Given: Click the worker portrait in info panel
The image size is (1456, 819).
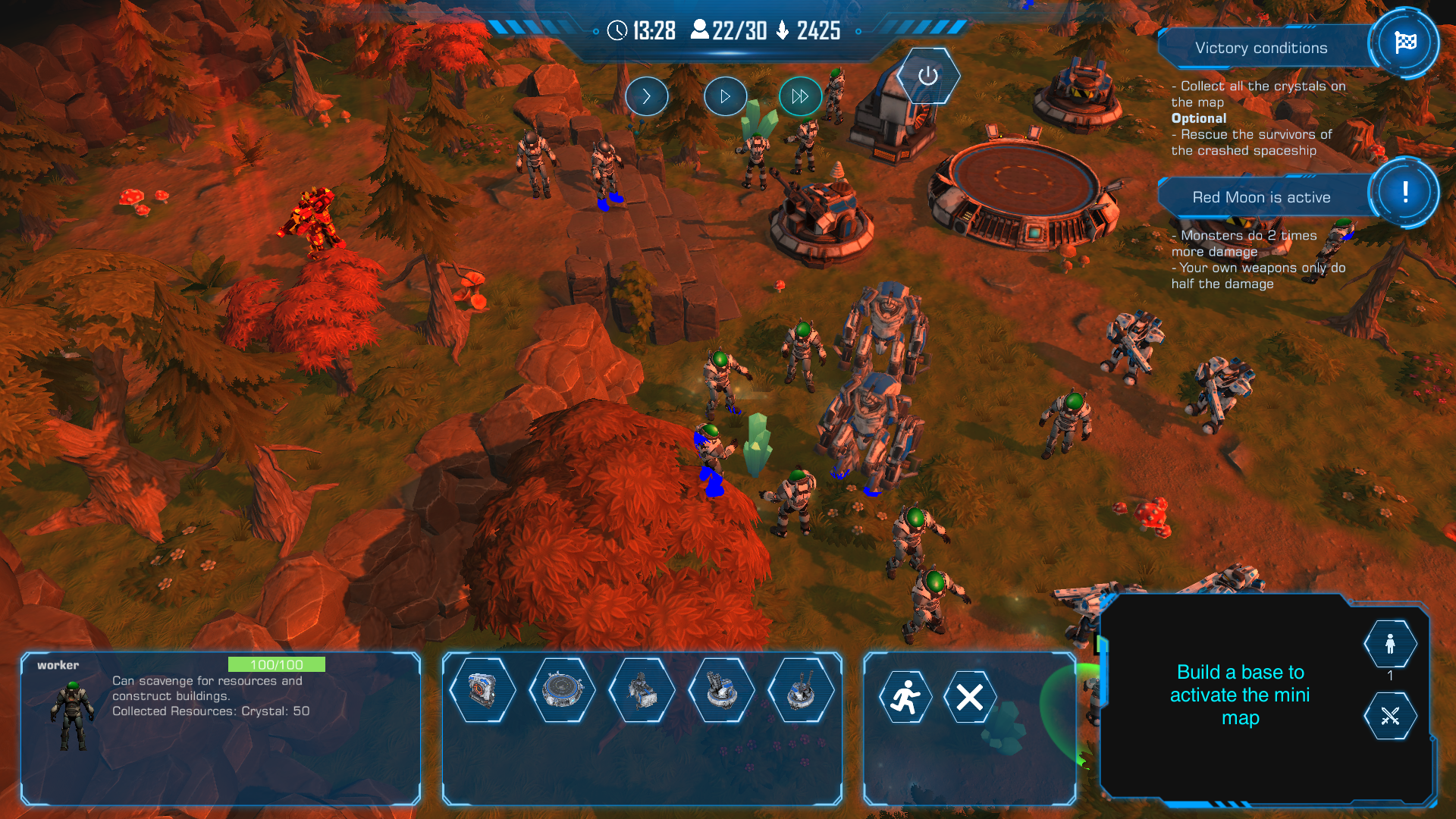Looking at the screenshot, I should pos(73,715).
